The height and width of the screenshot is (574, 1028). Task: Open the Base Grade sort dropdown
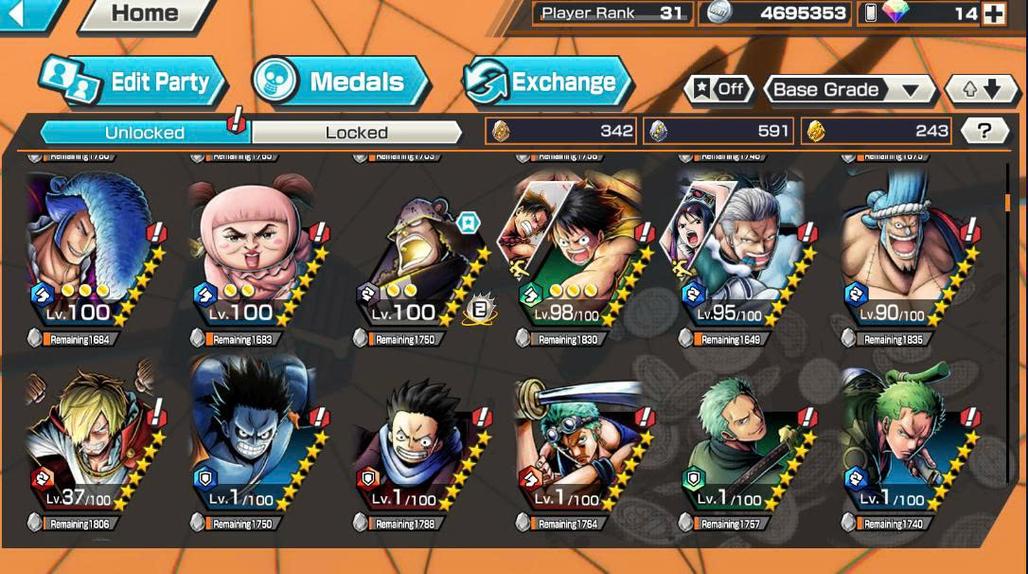(848, 89)
